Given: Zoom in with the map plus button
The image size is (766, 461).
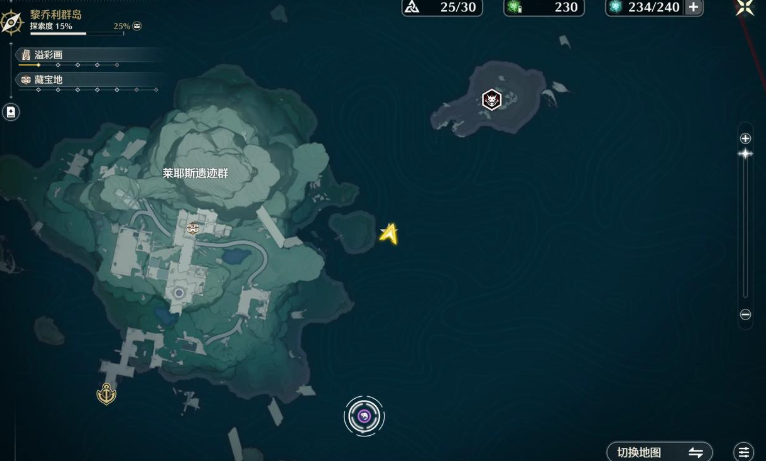Looking at the screenshot, I should pyautogui.click(x=745, y=138).
